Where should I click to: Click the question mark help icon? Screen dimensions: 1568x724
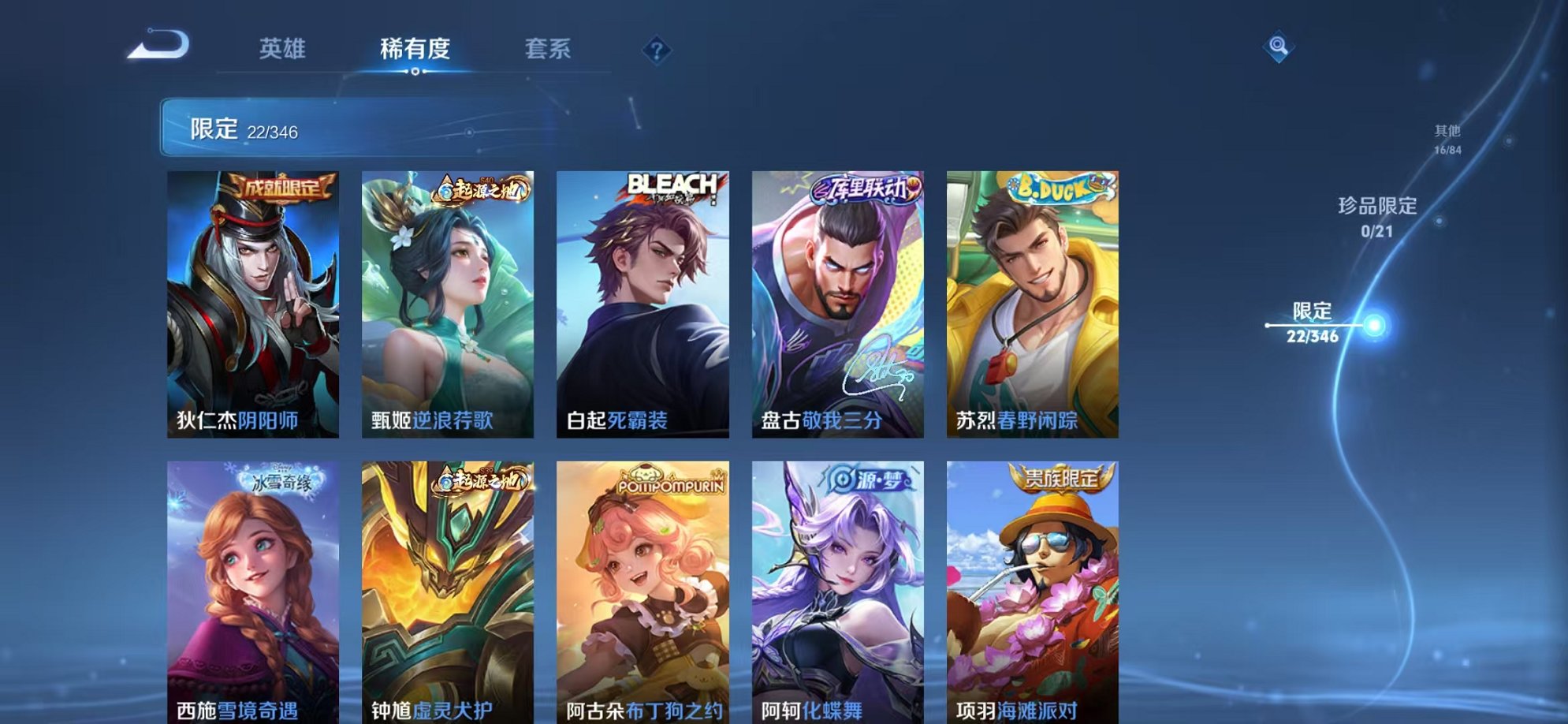tap(657, 50)
